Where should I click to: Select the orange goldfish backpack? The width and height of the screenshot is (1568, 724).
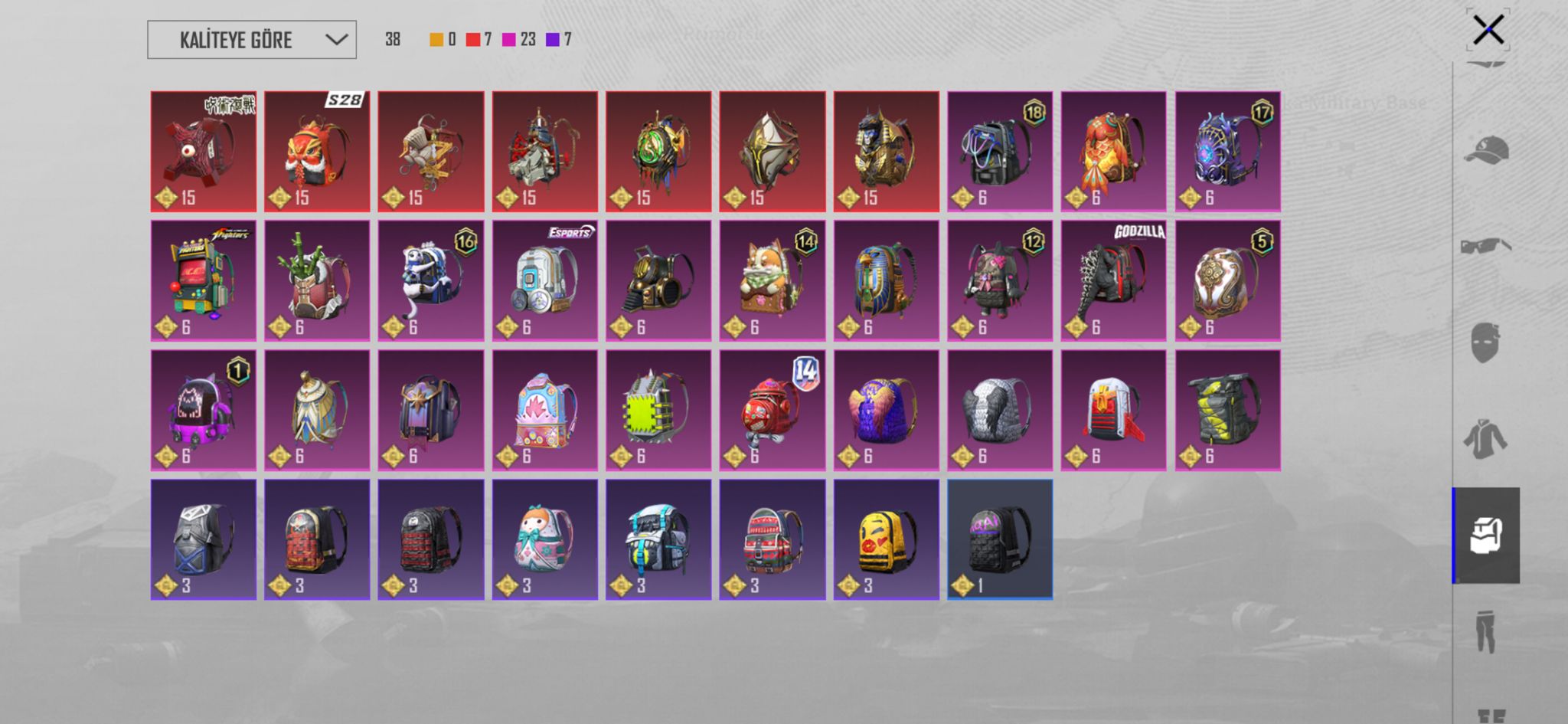pos(1113,151)
